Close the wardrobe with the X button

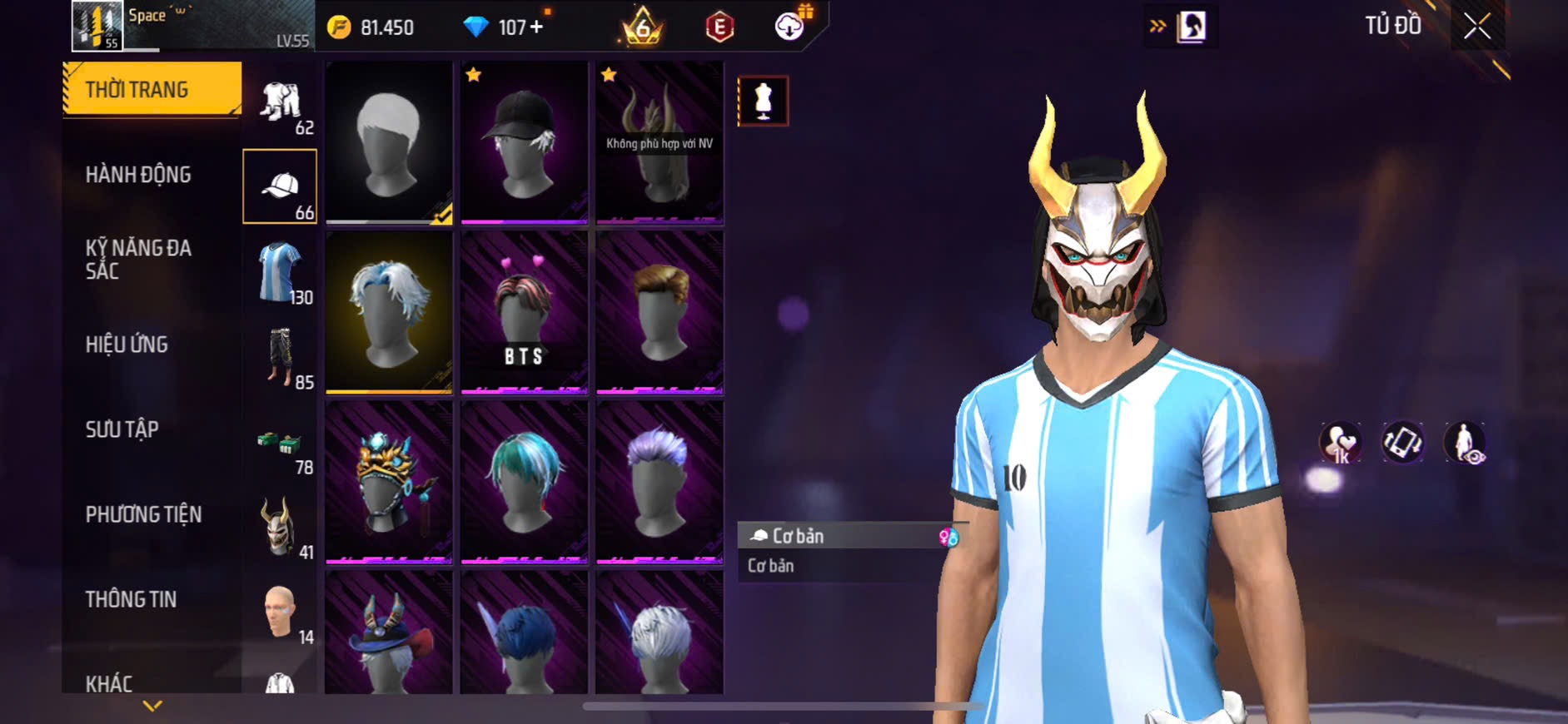[1477, 27]
